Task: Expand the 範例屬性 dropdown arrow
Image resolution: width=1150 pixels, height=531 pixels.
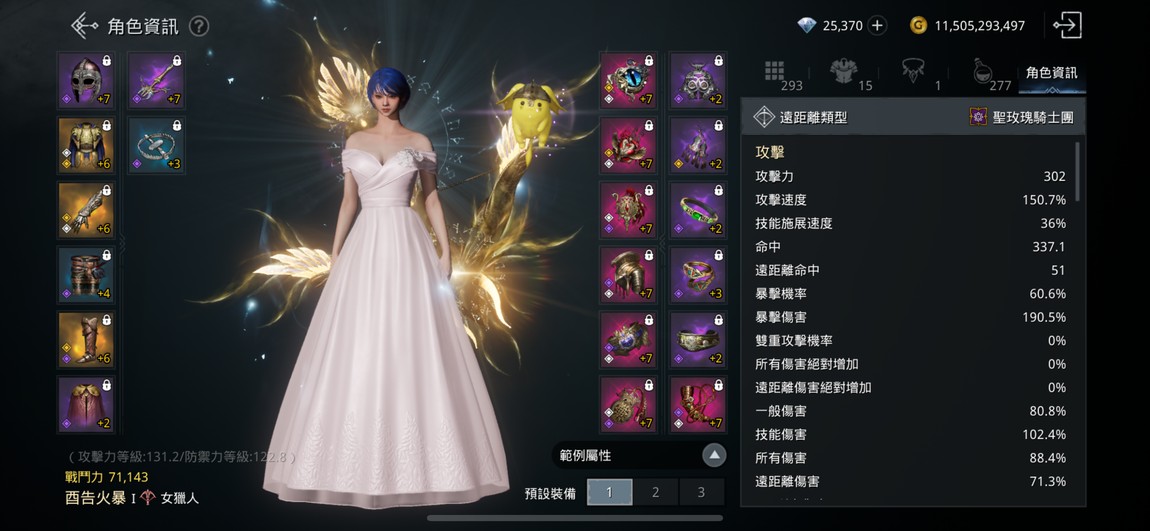Action: [x=713, y=456]
